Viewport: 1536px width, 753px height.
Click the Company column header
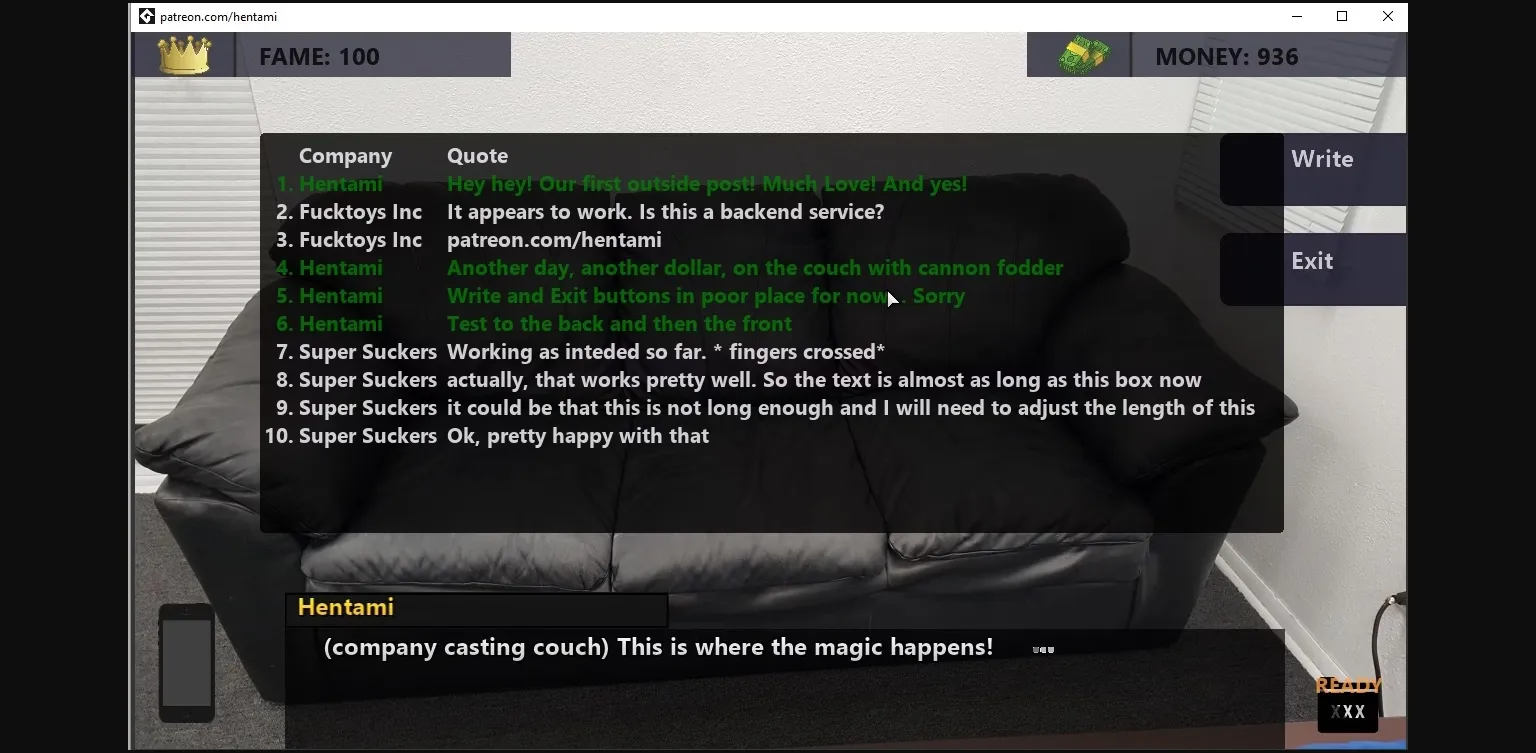[345, 155]
